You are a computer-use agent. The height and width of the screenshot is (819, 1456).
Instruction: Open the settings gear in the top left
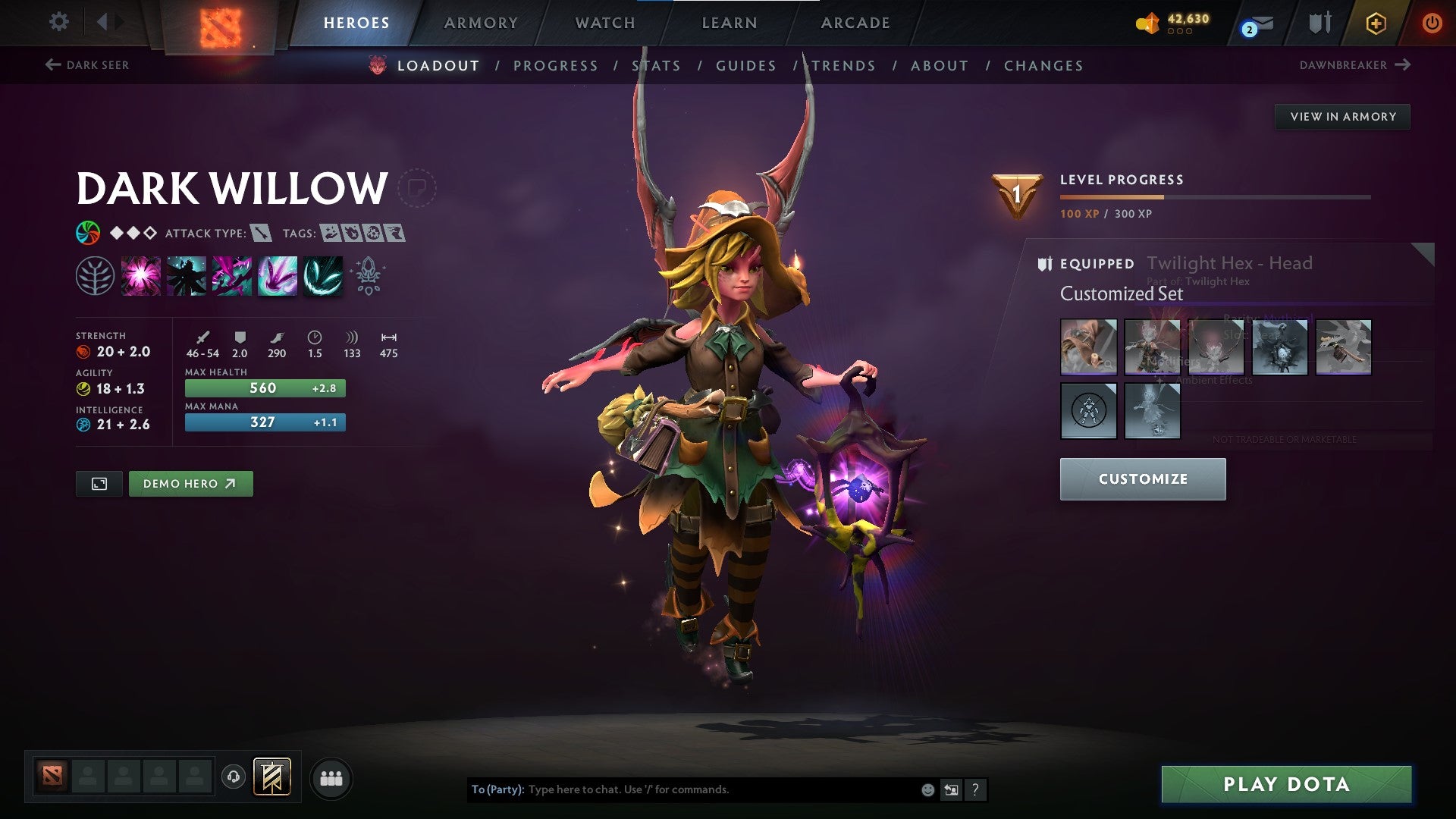point(58,22)
